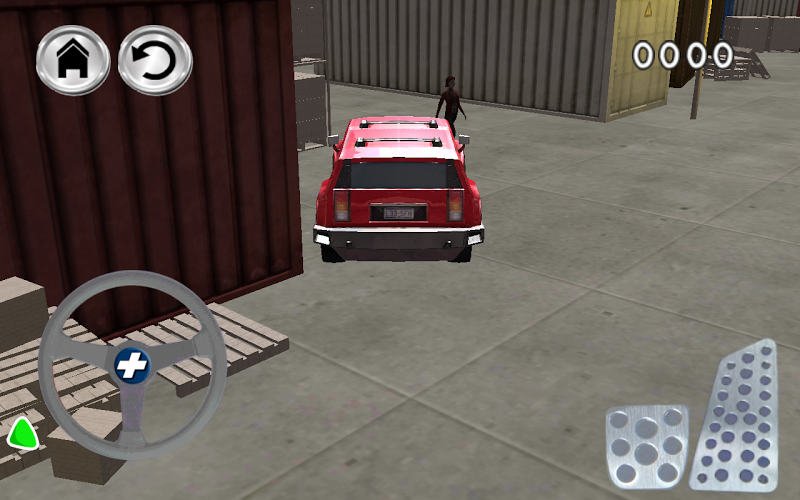Screen dimensions: 800x500
Task: Restart the level with the reset arrow
Action: coord(155,60)
